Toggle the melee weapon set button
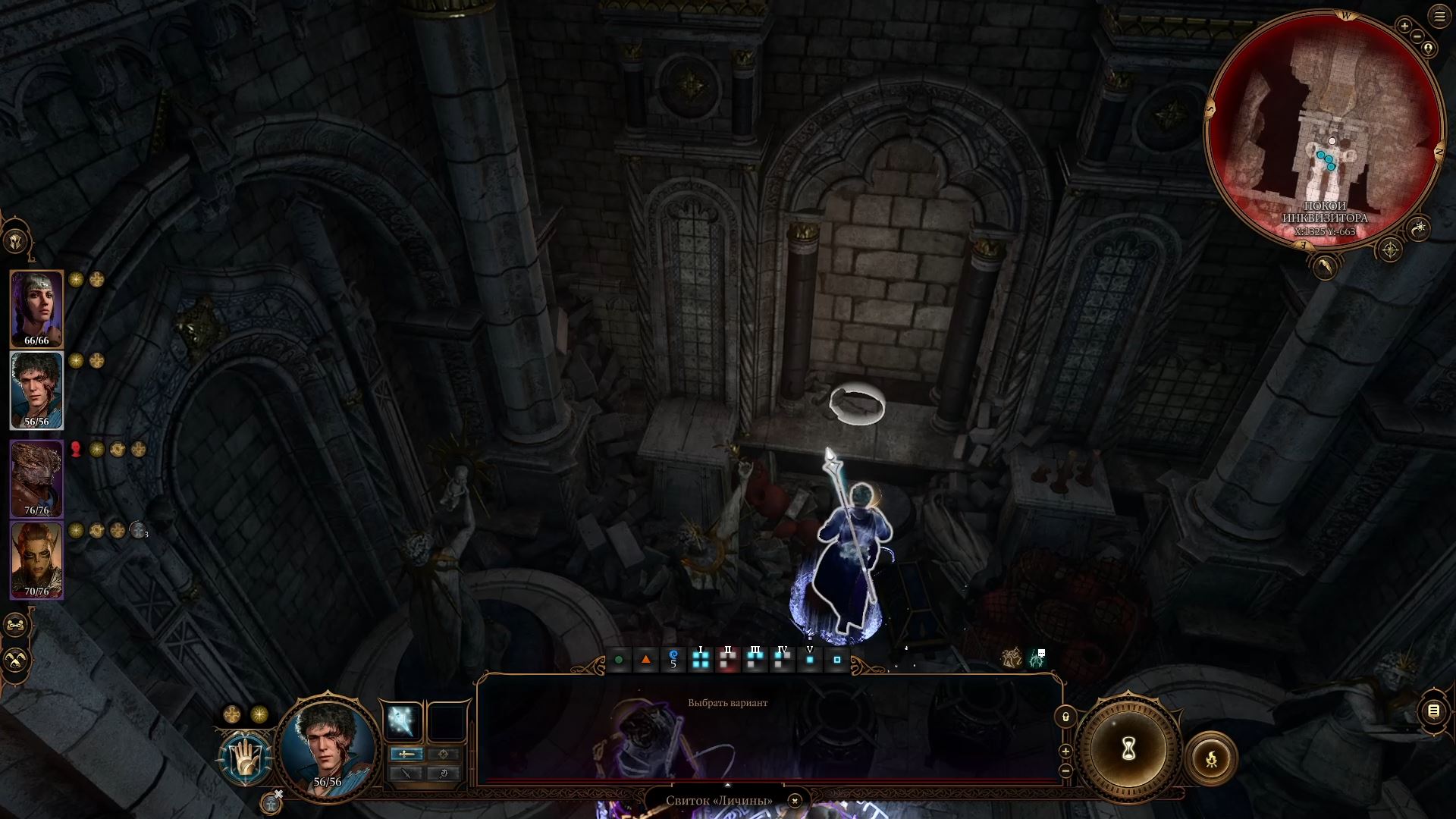1456x819 pixels. [407, 754]
